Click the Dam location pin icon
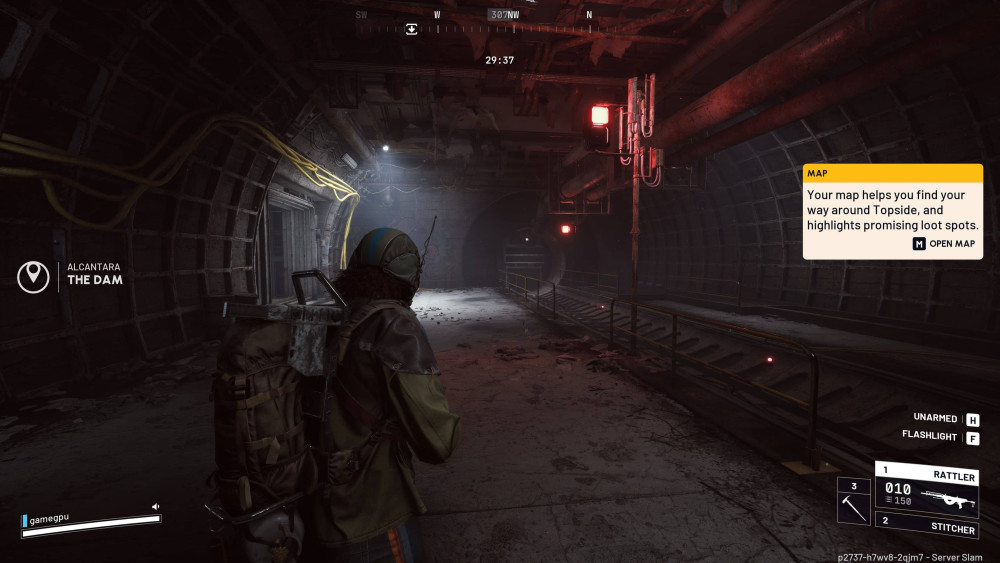Viewport: 1000px width, 563px height. point(33,276)
